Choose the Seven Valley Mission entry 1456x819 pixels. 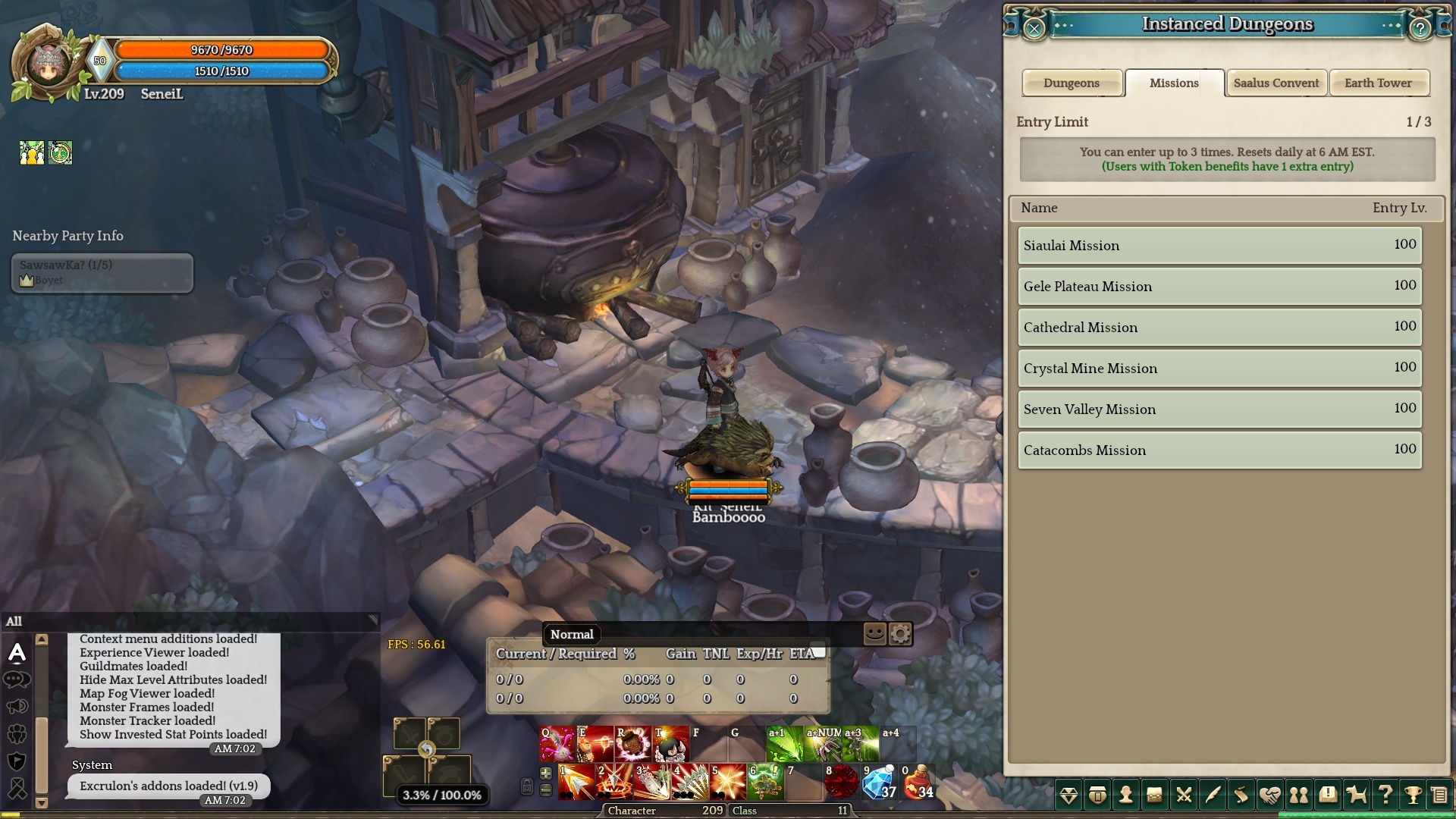click(x=1219, y=409)
